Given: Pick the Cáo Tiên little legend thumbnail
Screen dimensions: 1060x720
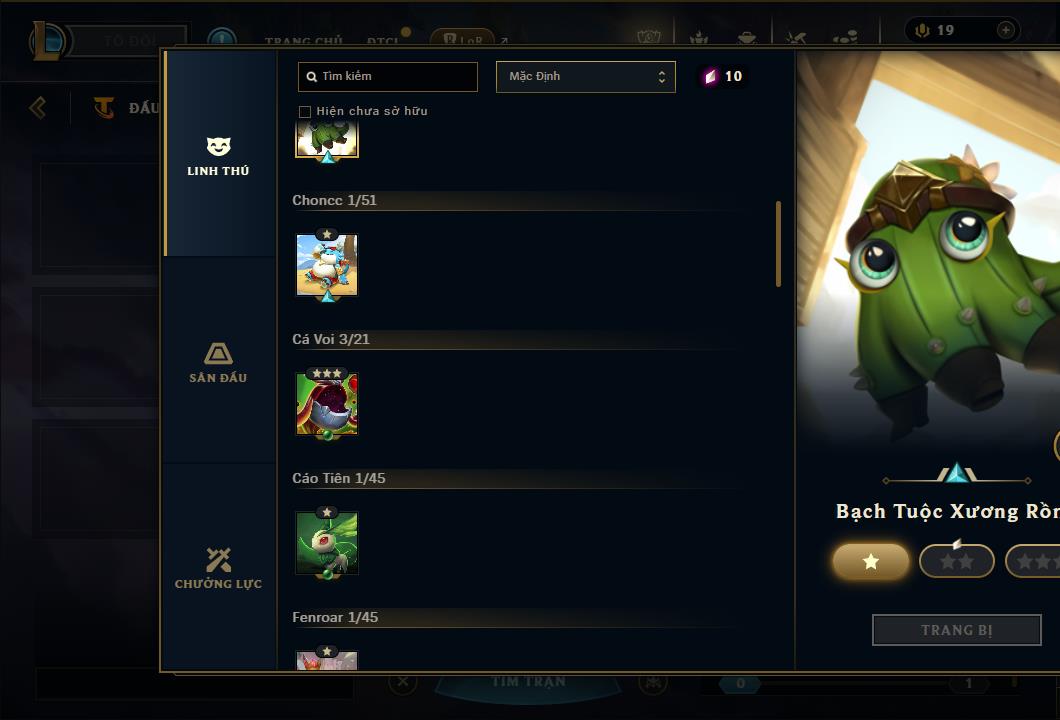Looking at the screenshot, I should (327, 543).
